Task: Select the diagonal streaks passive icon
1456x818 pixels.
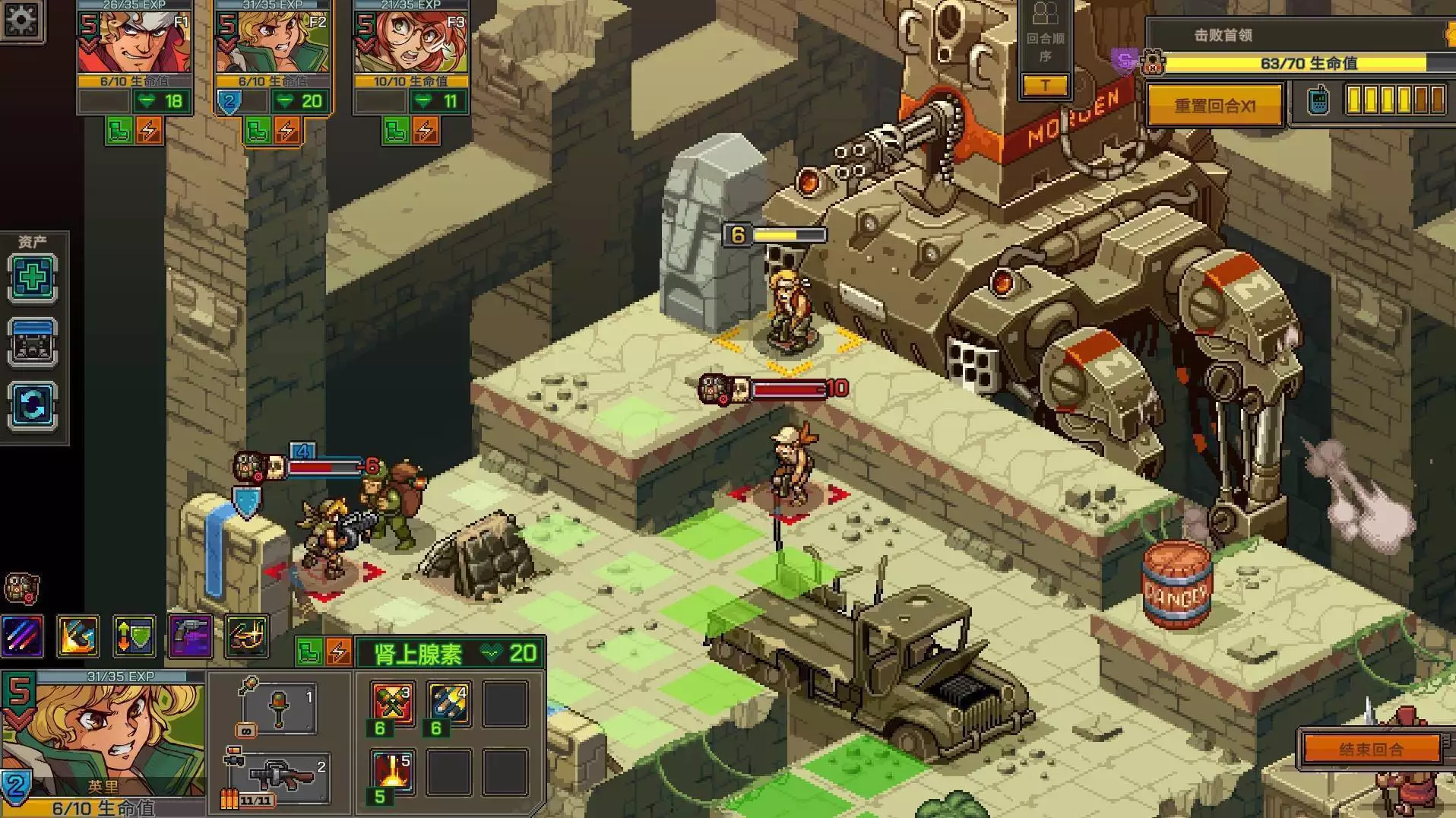Action: (x=23, y=636)
